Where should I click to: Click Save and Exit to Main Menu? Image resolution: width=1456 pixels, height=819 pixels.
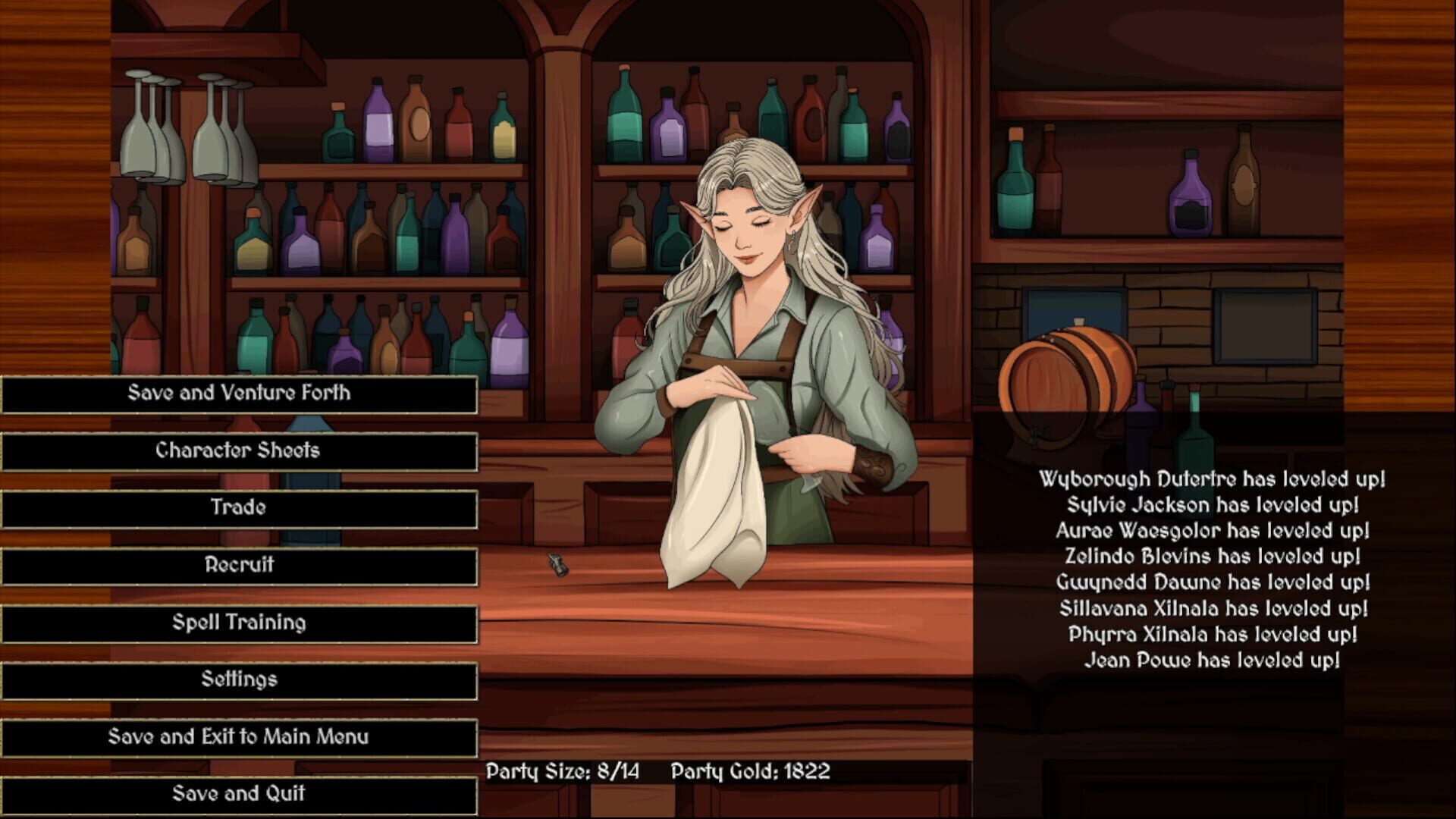tap(238, 736)
